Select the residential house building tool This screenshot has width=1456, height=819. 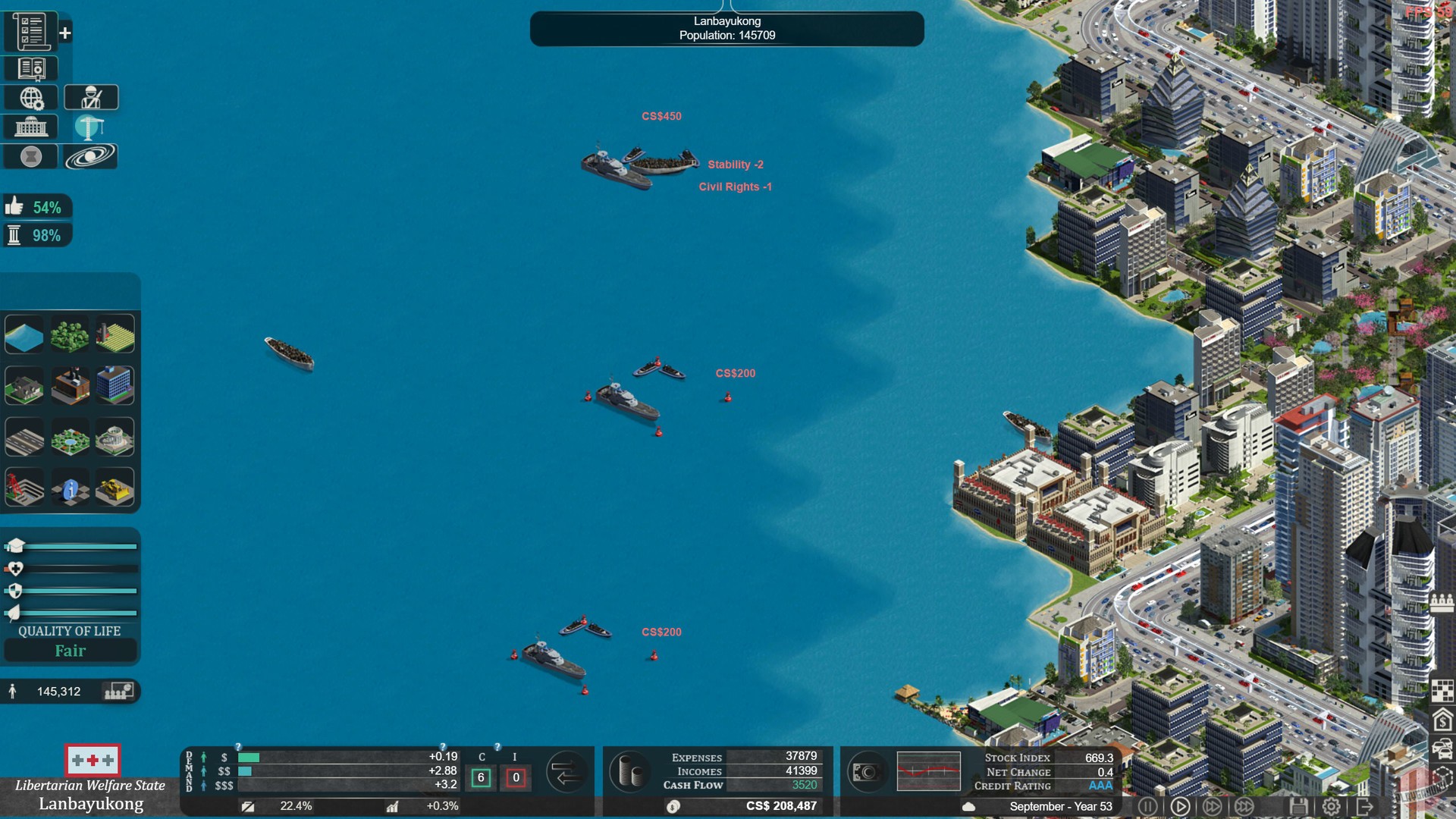pyautogui.click(x=24, y=387)
